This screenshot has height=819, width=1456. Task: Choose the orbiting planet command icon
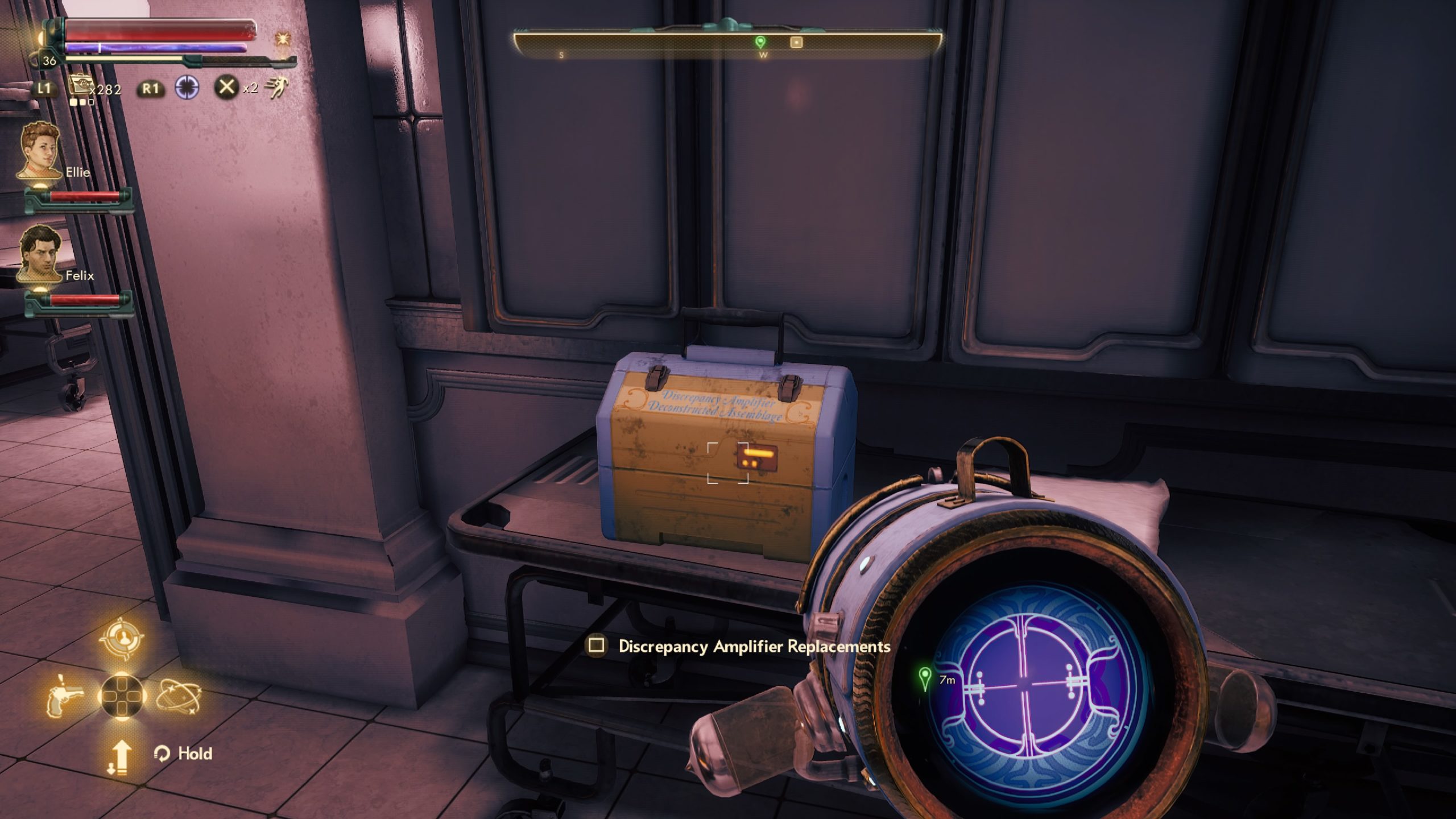[x=178, y=696]
